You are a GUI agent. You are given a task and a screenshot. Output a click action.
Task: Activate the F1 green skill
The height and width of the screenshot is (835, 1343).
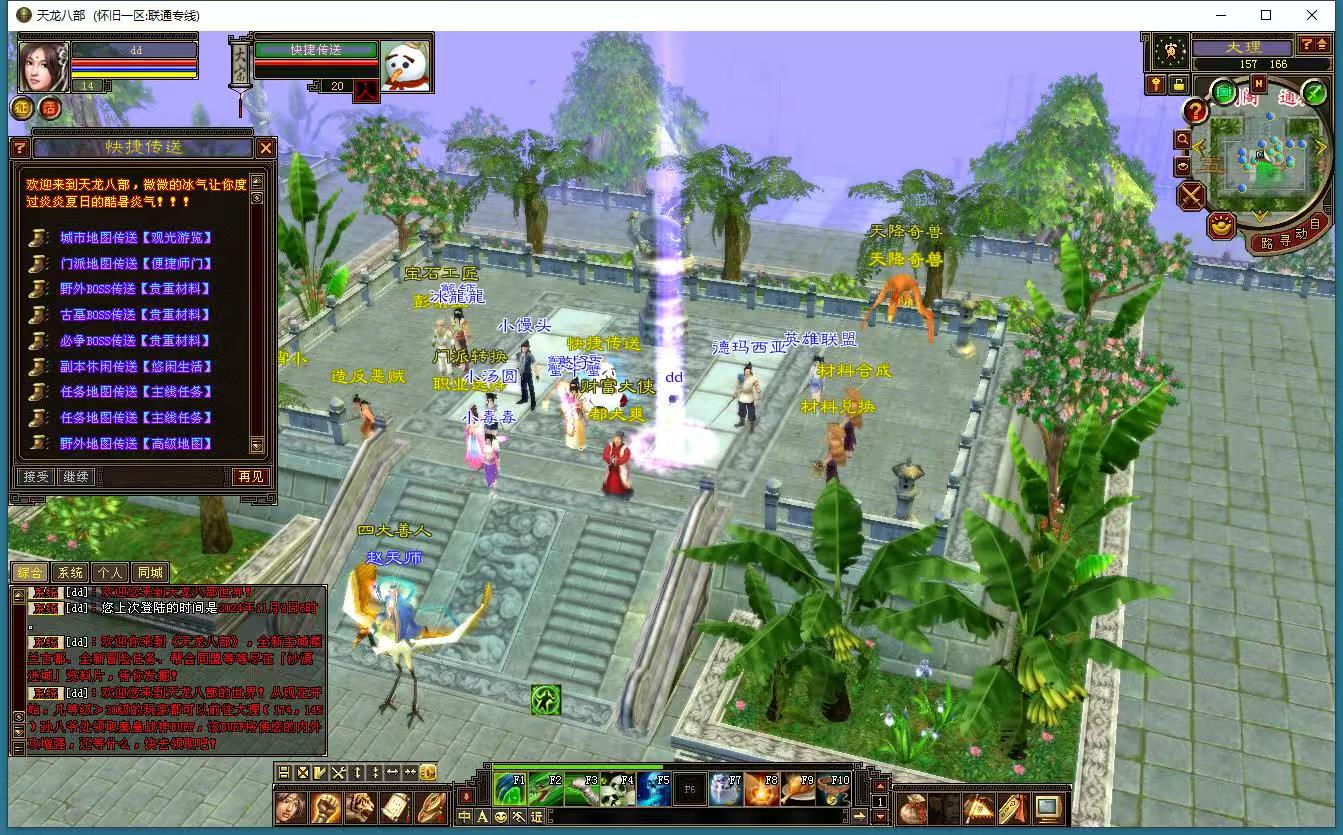(x=510, y=789)
